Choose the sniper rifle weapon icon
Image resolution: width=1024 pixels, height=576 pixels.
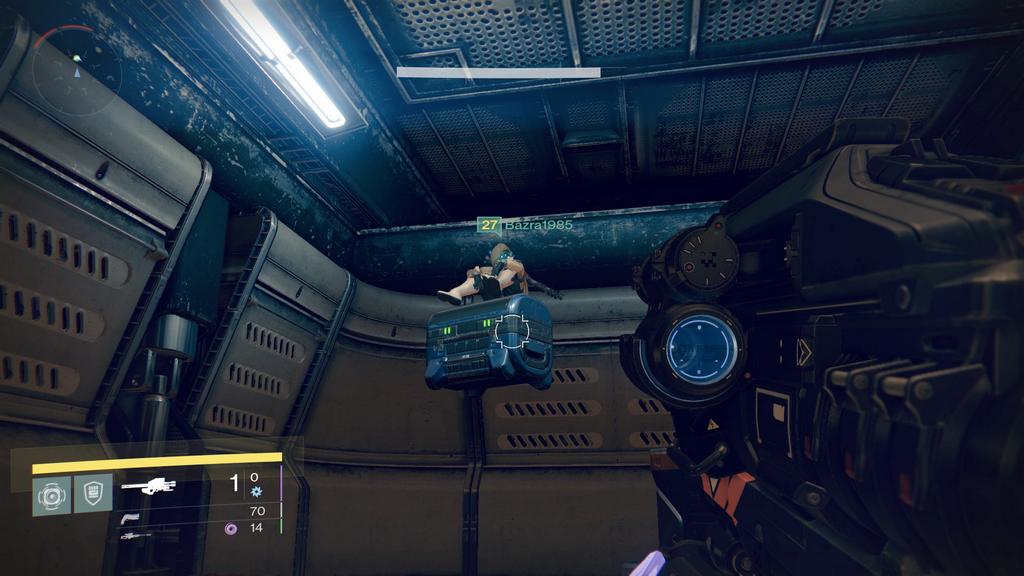coord(135,536)
